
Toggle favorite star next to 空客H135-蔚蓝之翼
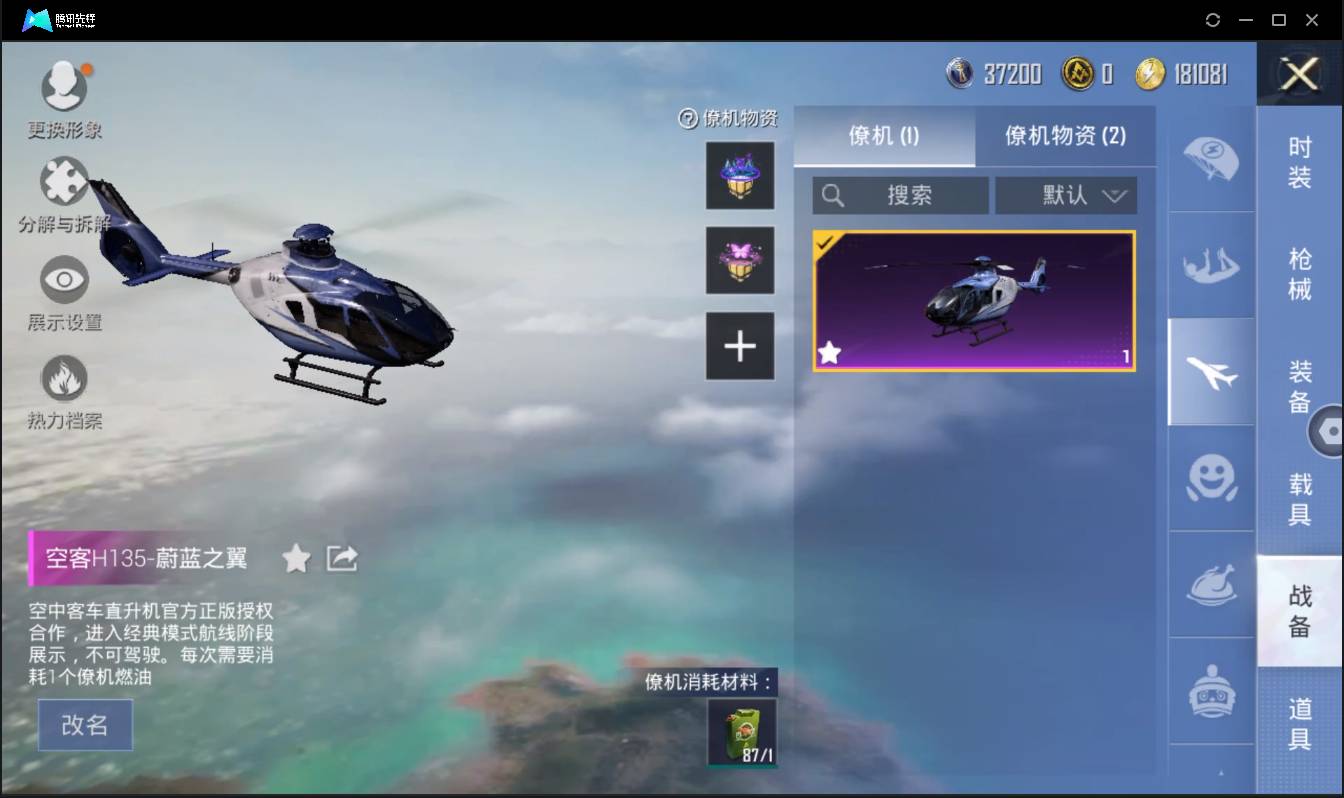[296, 559]
